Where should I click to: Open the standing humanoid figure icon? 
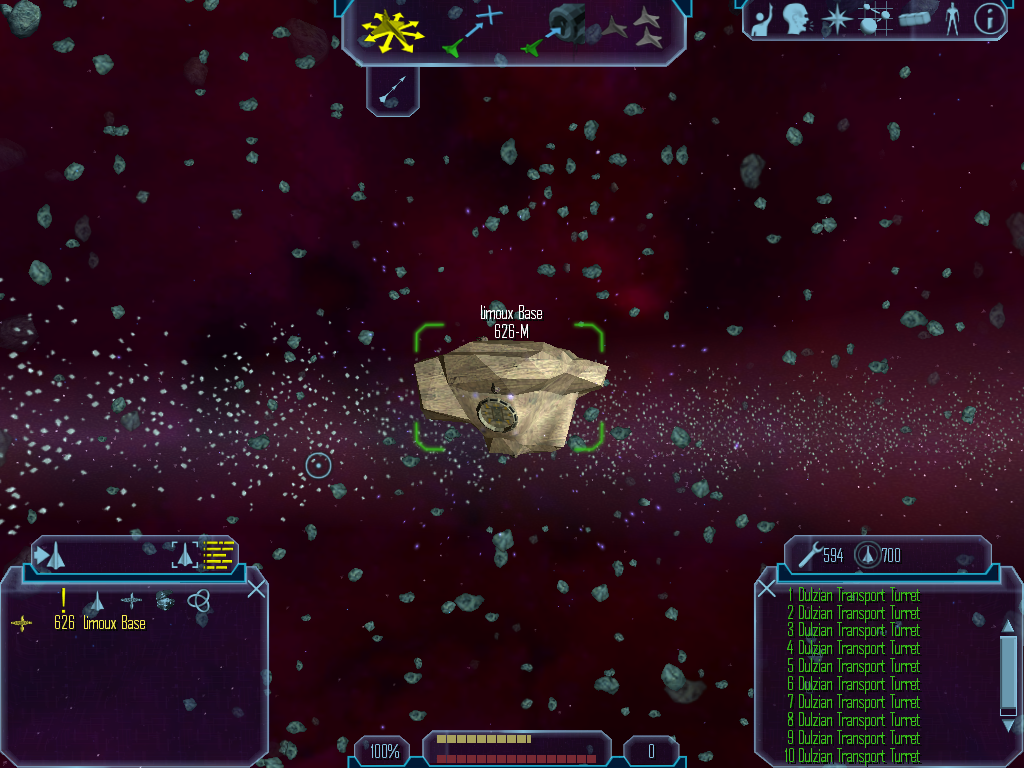click(x=951, y=19)
